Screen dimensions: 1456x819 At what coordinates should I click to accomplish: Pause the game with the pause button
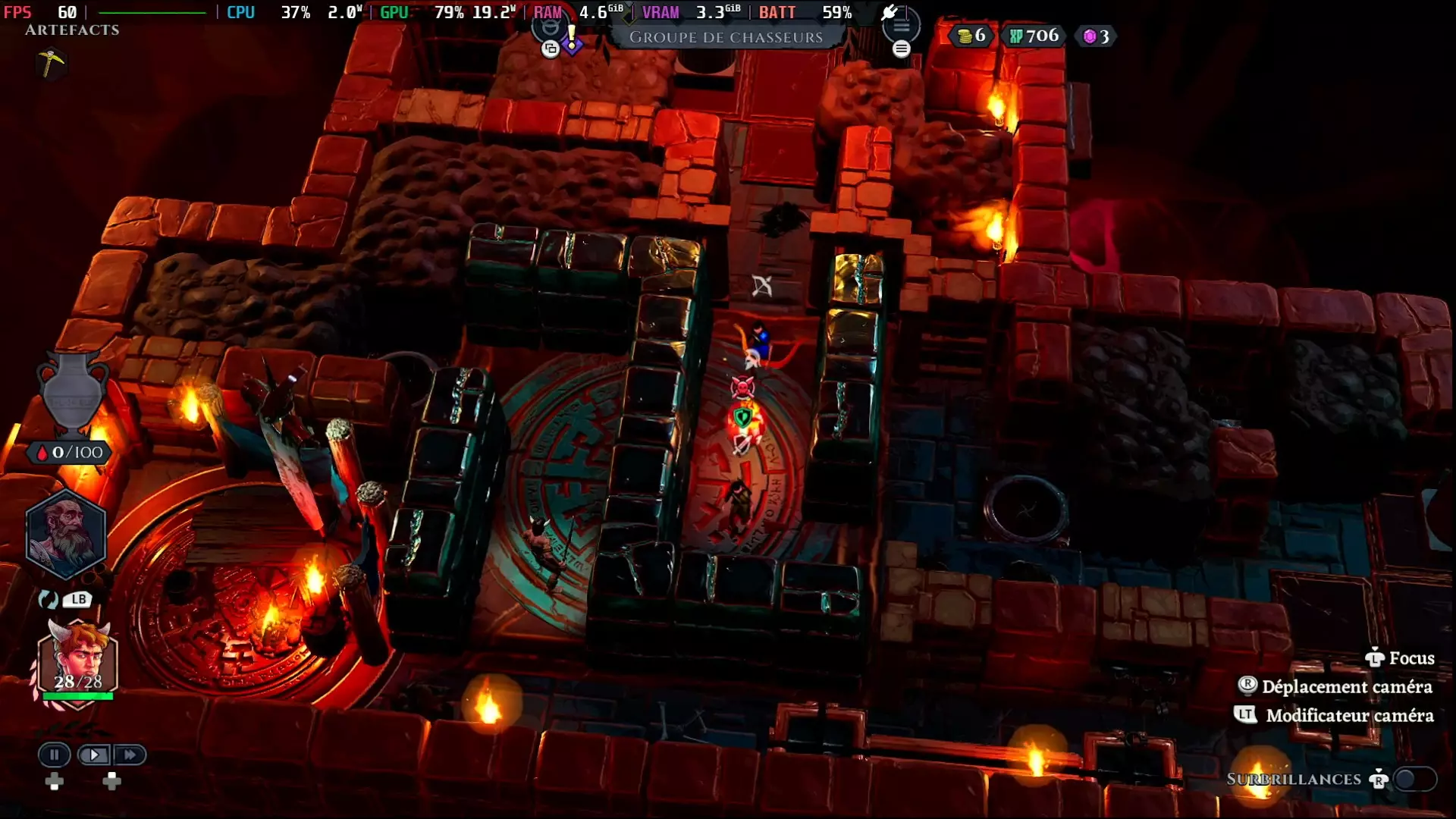[x=54, y=755]
